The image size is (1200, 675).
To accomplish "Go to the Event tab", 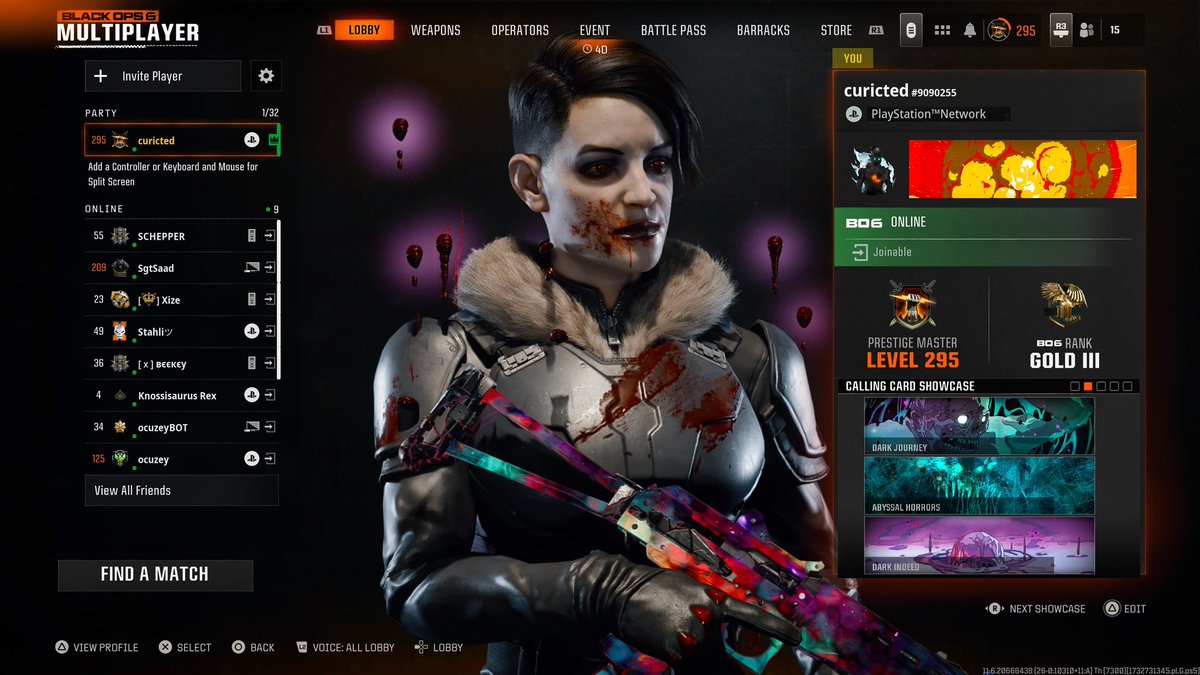I will pos(594,30).
